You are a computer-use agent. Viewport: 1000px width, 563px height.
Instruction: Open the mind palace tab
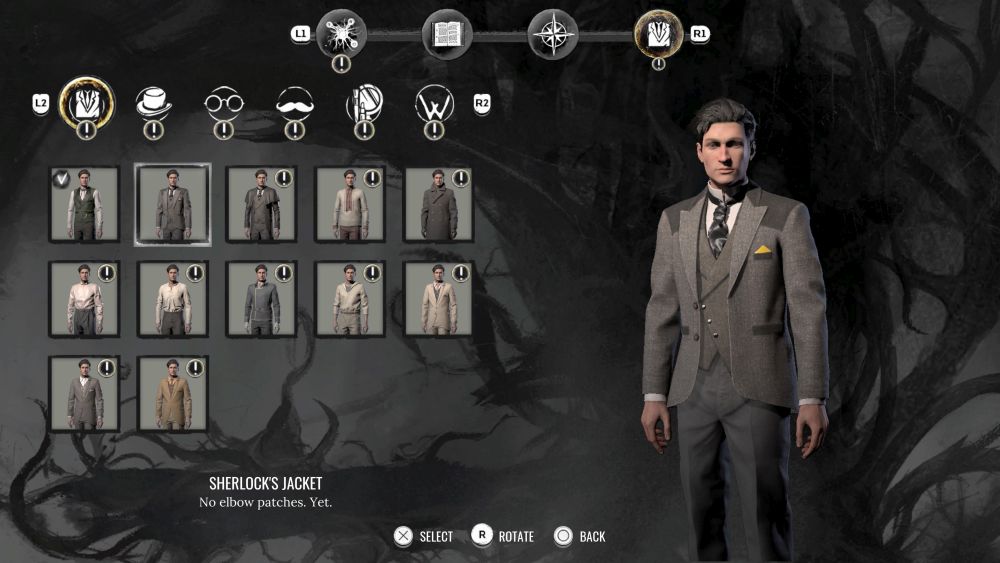click(341, 34)
